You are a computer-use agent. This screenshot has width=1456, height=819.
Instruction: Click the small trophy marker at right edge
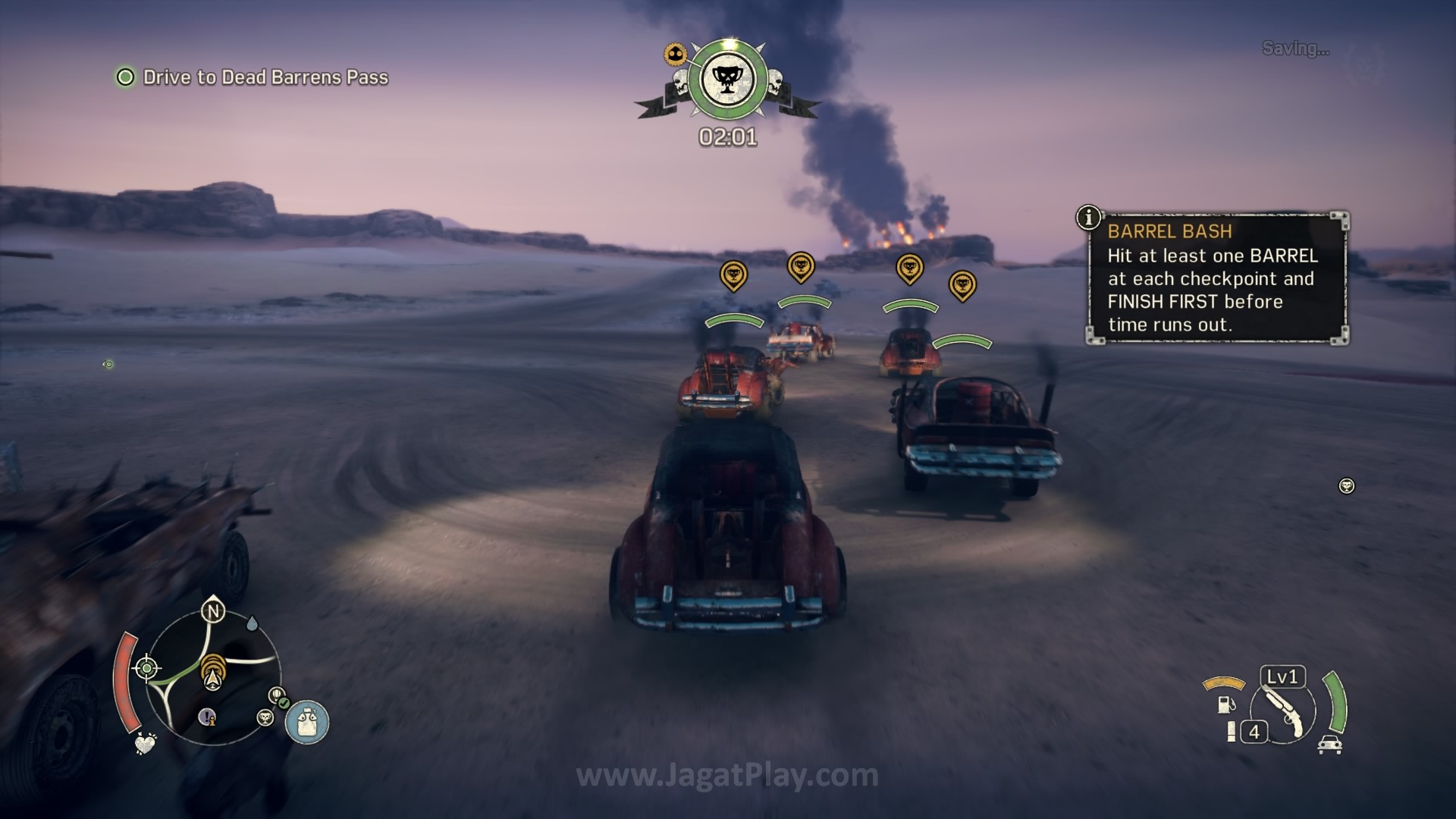[x=1347, y=485]
